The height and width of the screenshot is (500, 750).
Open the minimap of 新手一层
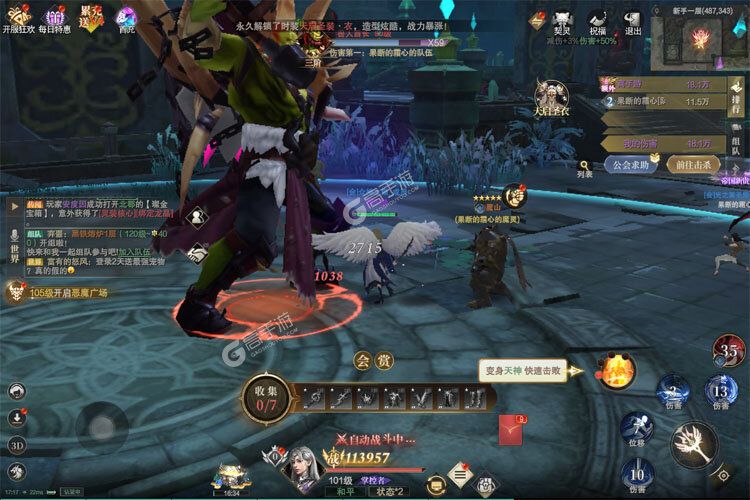(x=704, y=40)
